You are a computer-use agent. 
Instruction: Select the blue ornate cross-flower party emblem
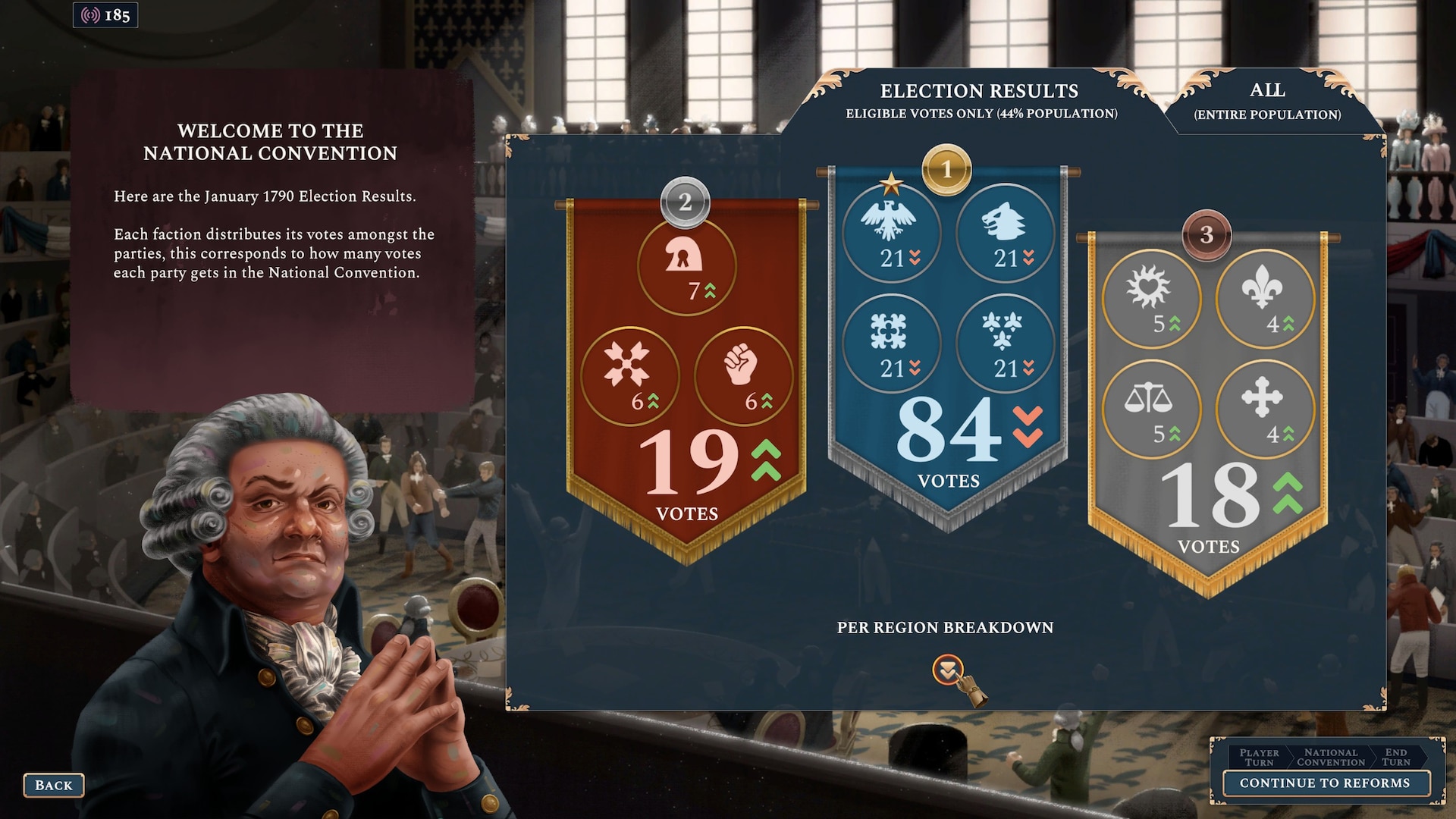click(891, 343)
